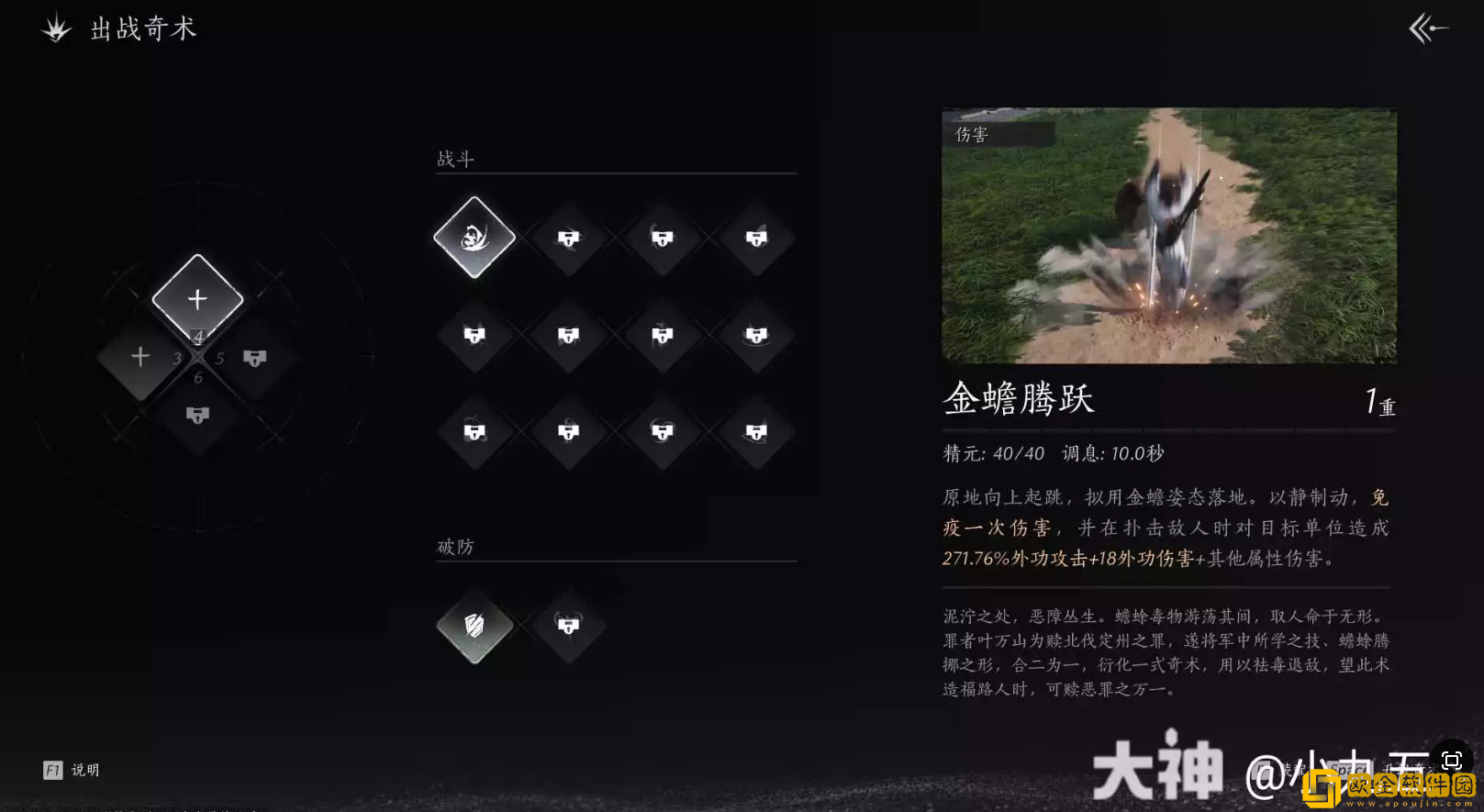Screen dimensions: 1484x812
Task: Click the locked skill next to the 破防 shield skill
Action: tap(569, 628)
